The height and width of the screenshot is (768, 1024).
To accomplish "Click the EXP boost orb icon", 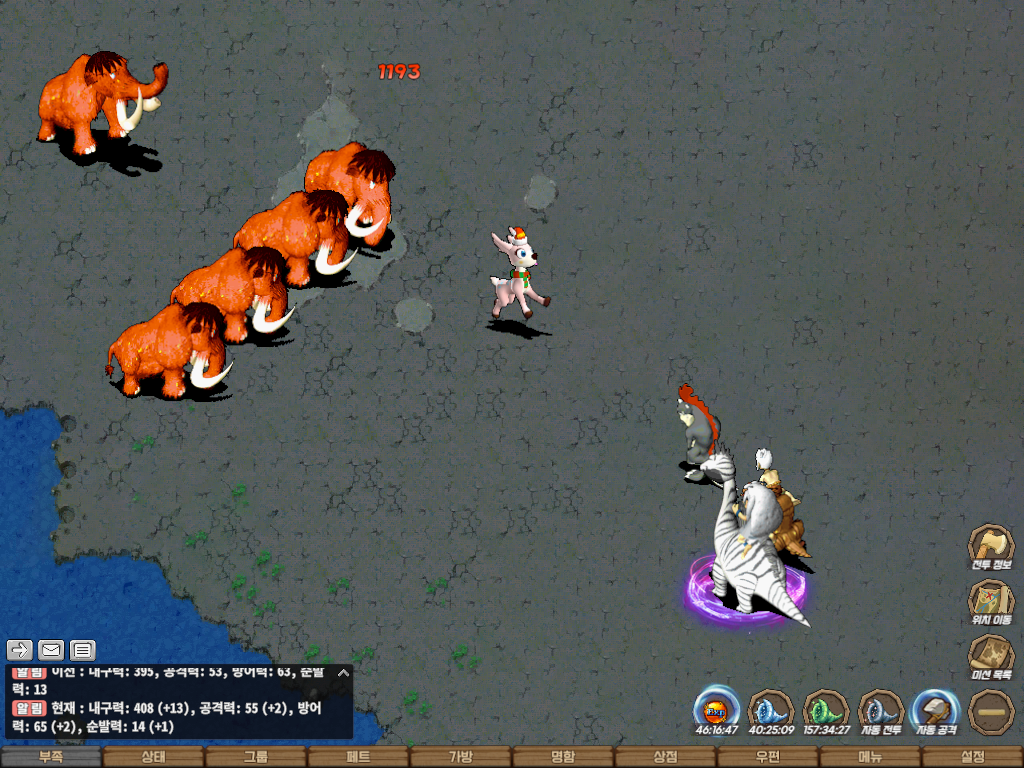I will click(x=716, y=710).
